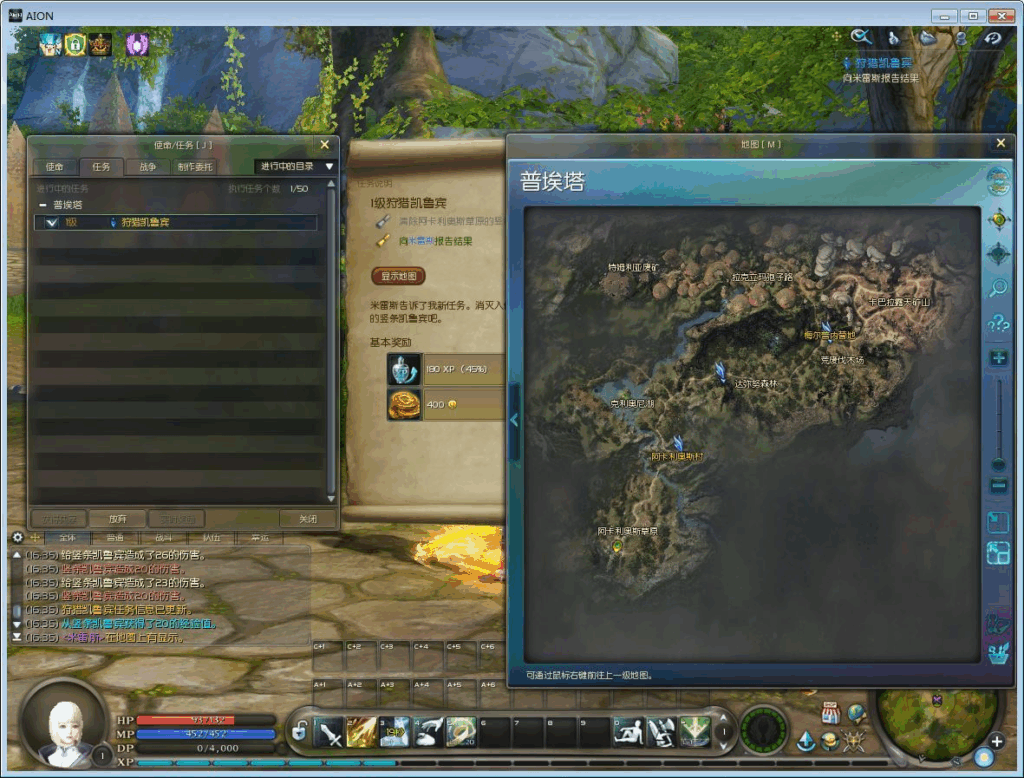
Task: Close the map window
Action: [1000, 143]
